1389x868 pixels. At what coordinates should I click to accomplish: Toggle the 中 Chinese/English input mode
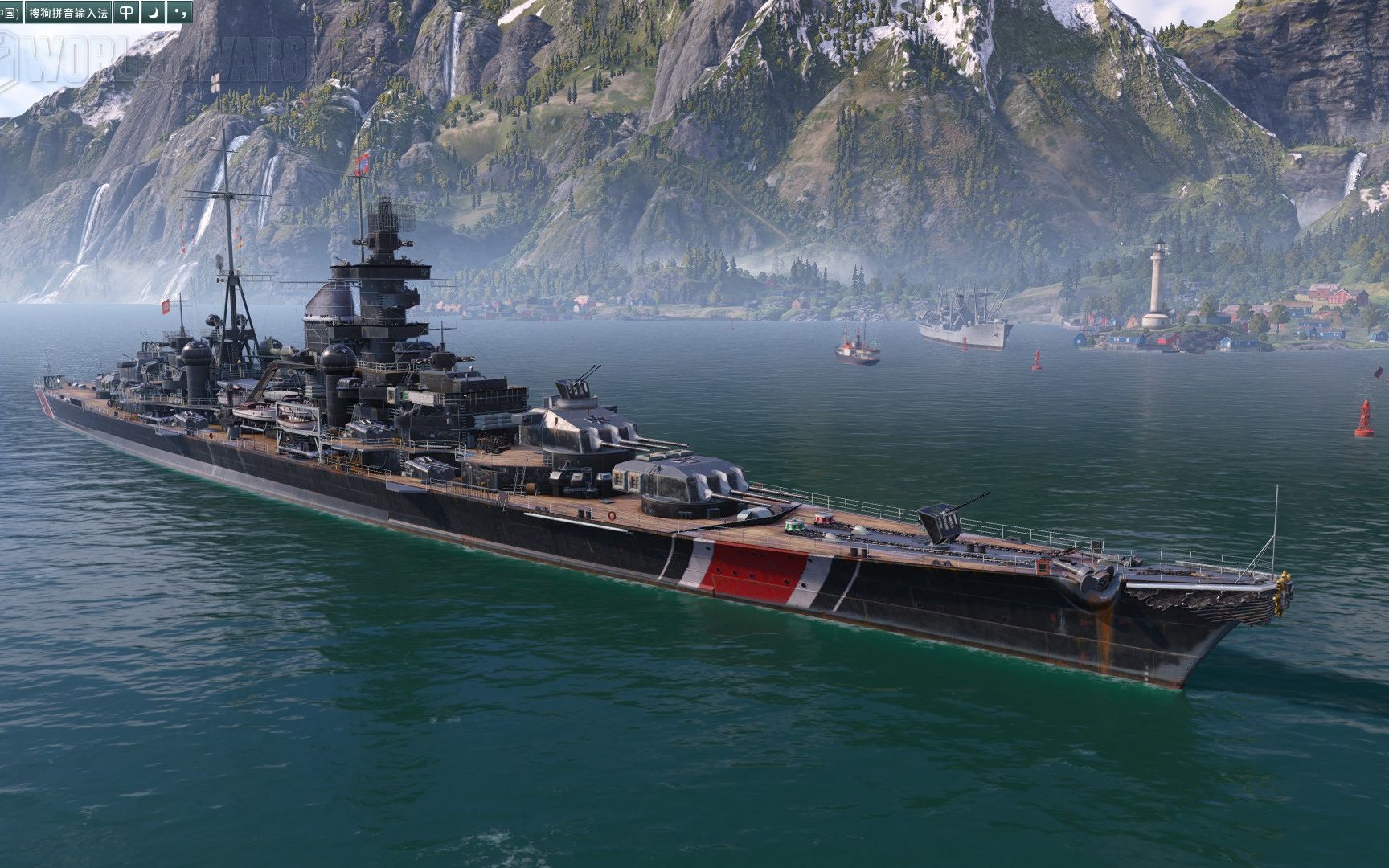(126, 12)
